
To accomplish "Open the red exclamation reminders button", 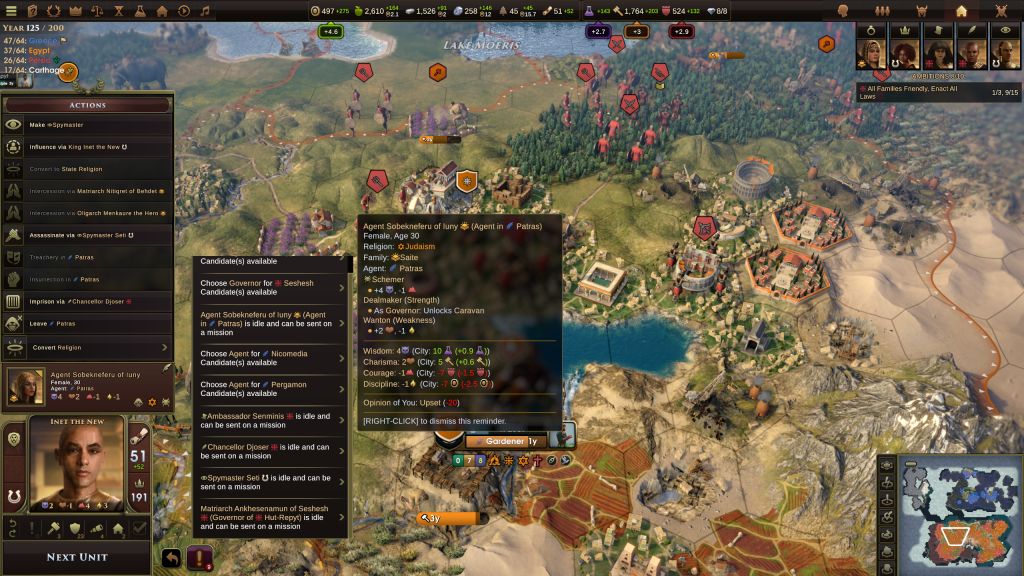I will 200,558.
